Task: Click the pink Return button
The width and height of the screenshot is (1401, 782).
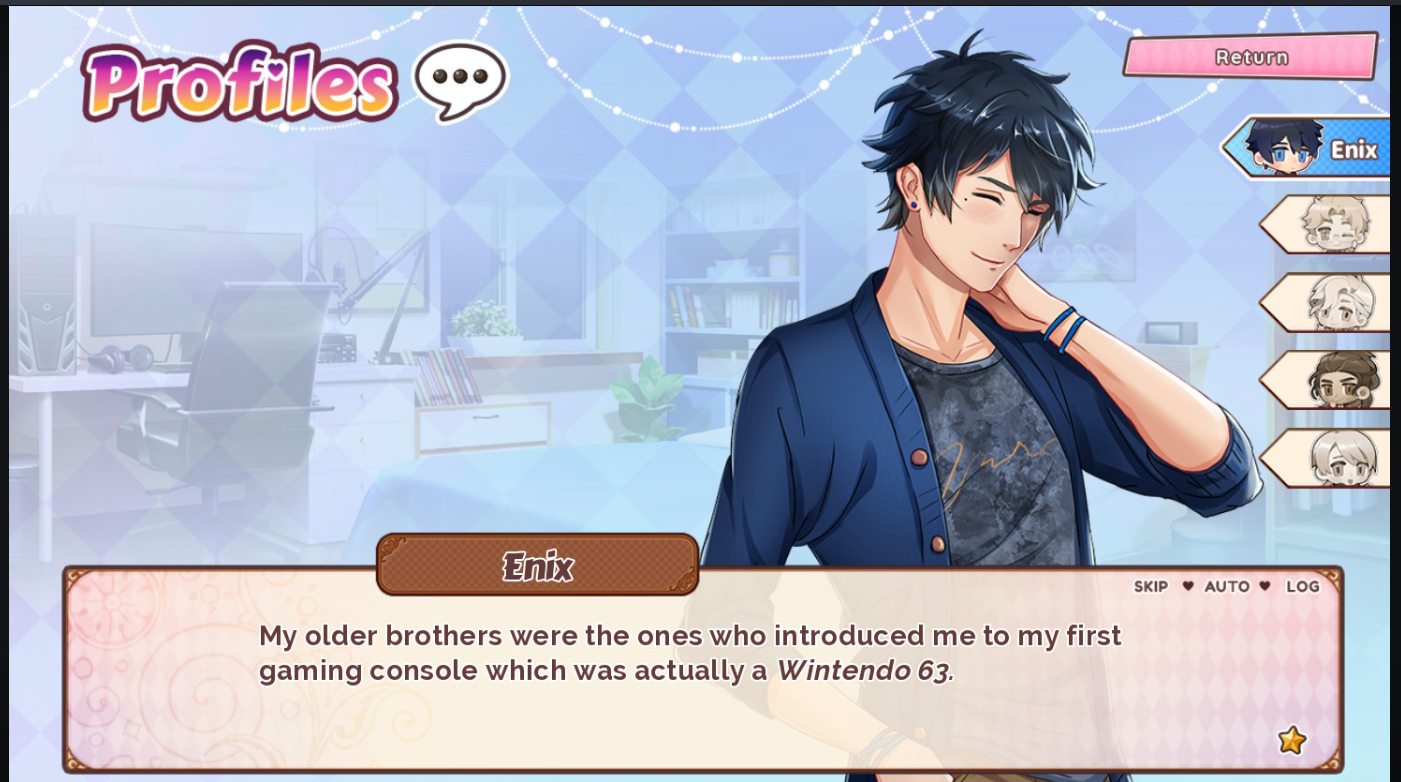Action: [1250, 56]
